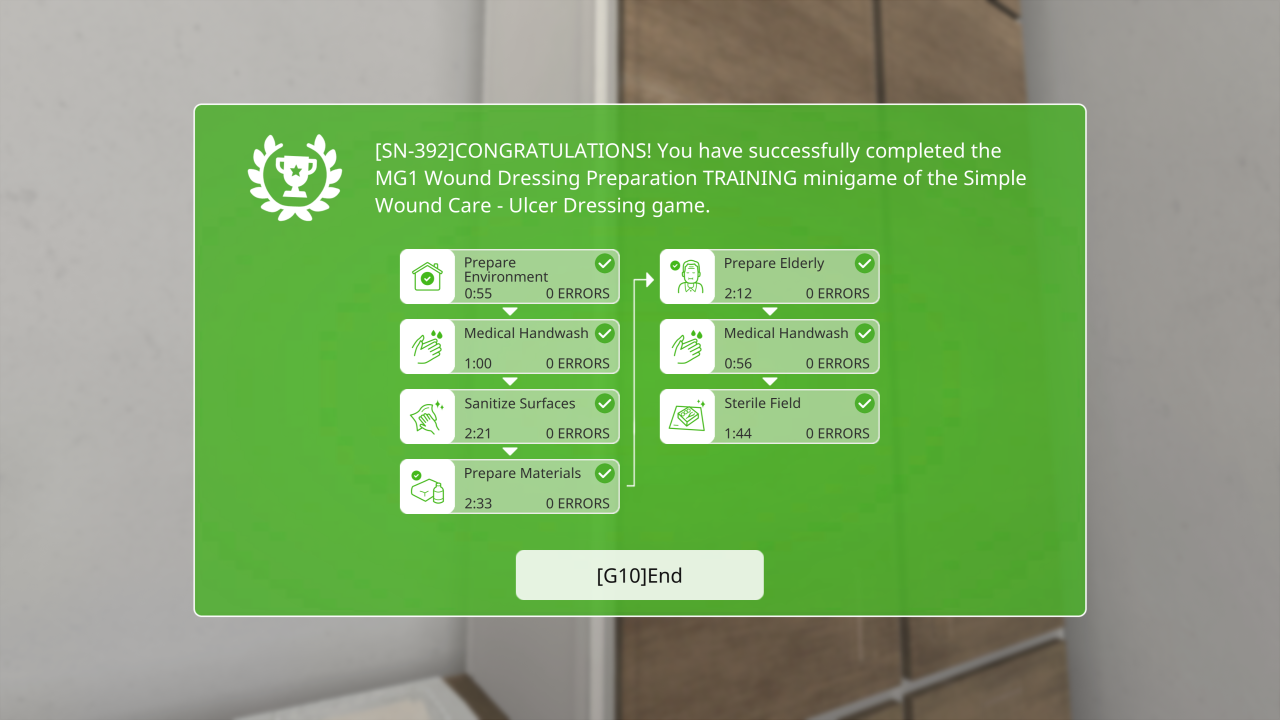Select the Prepare Elderly step card

pos(769,277)
